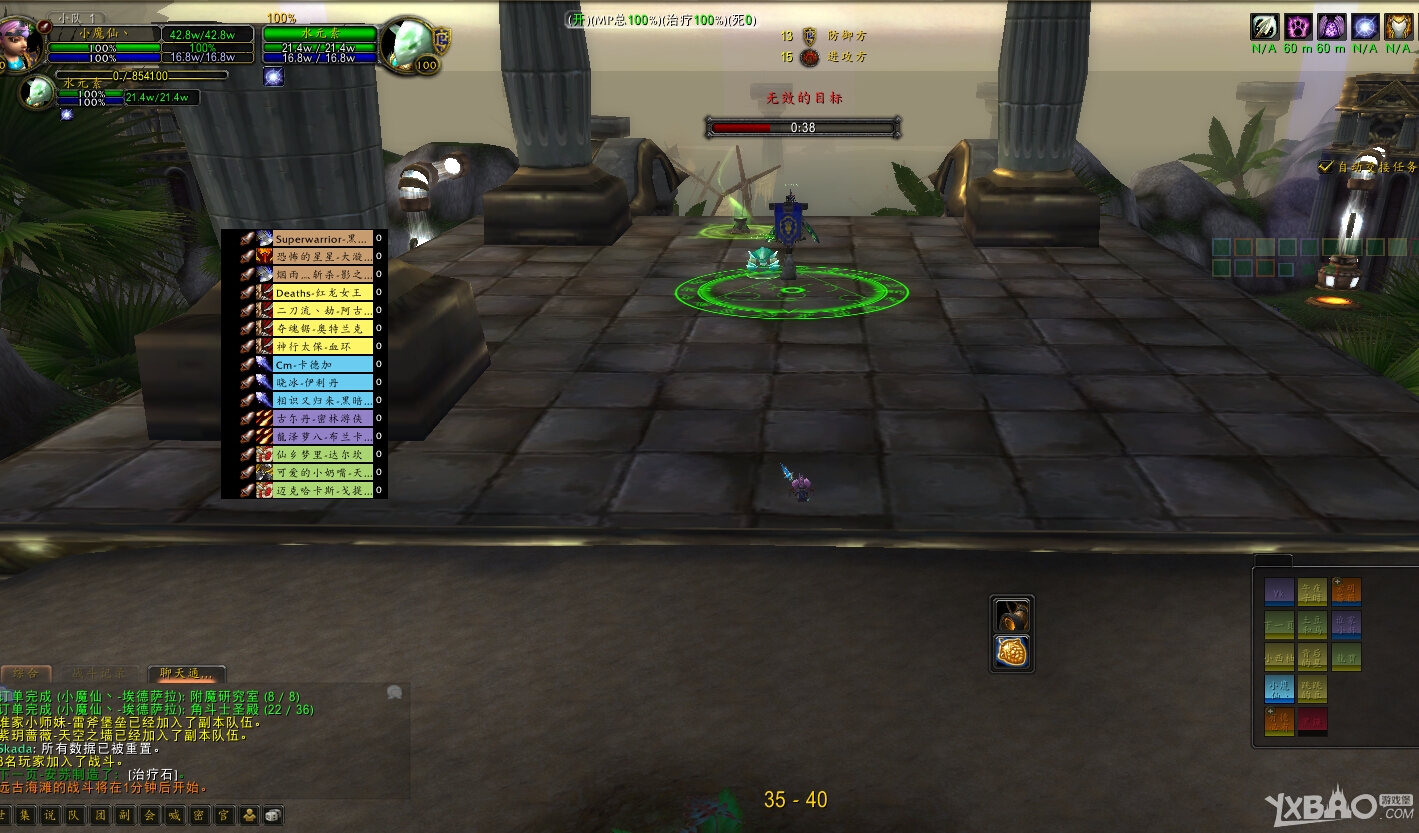Toggle the 自动交接任务 checkbox

pos(1326,167)
